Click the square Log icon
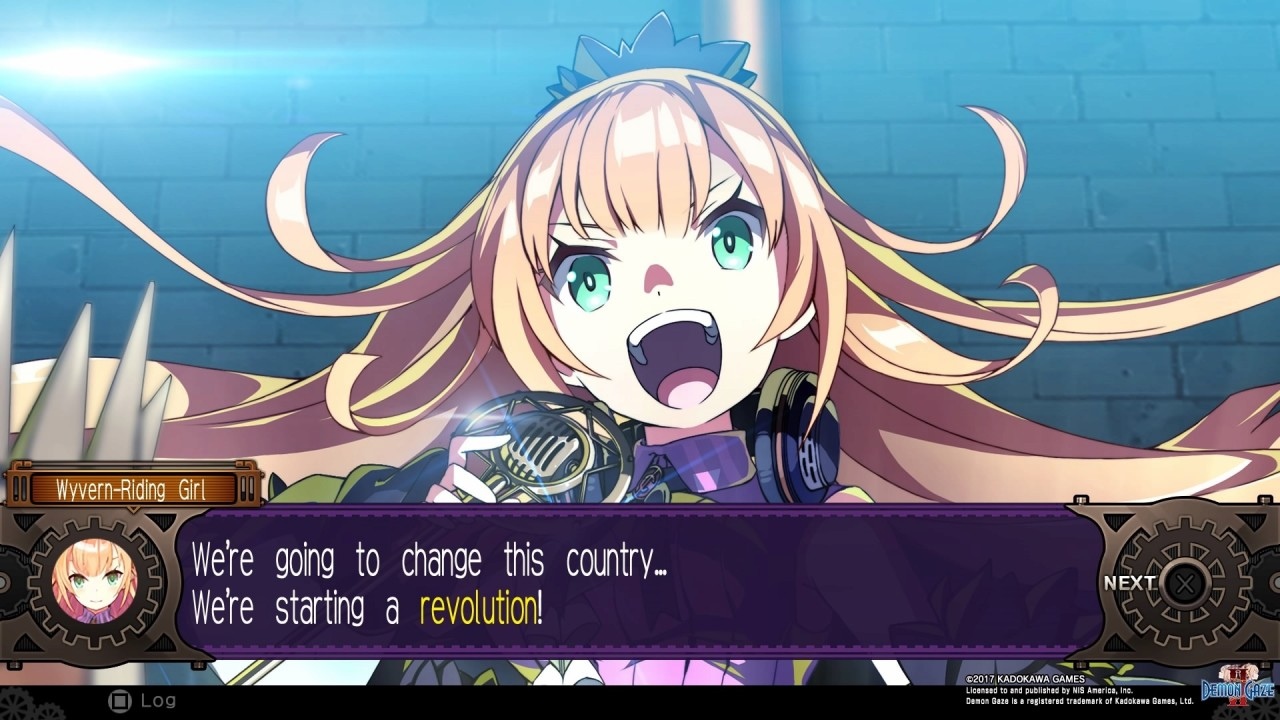This screenshot has height=720, width=1280. tap(121, 699)
